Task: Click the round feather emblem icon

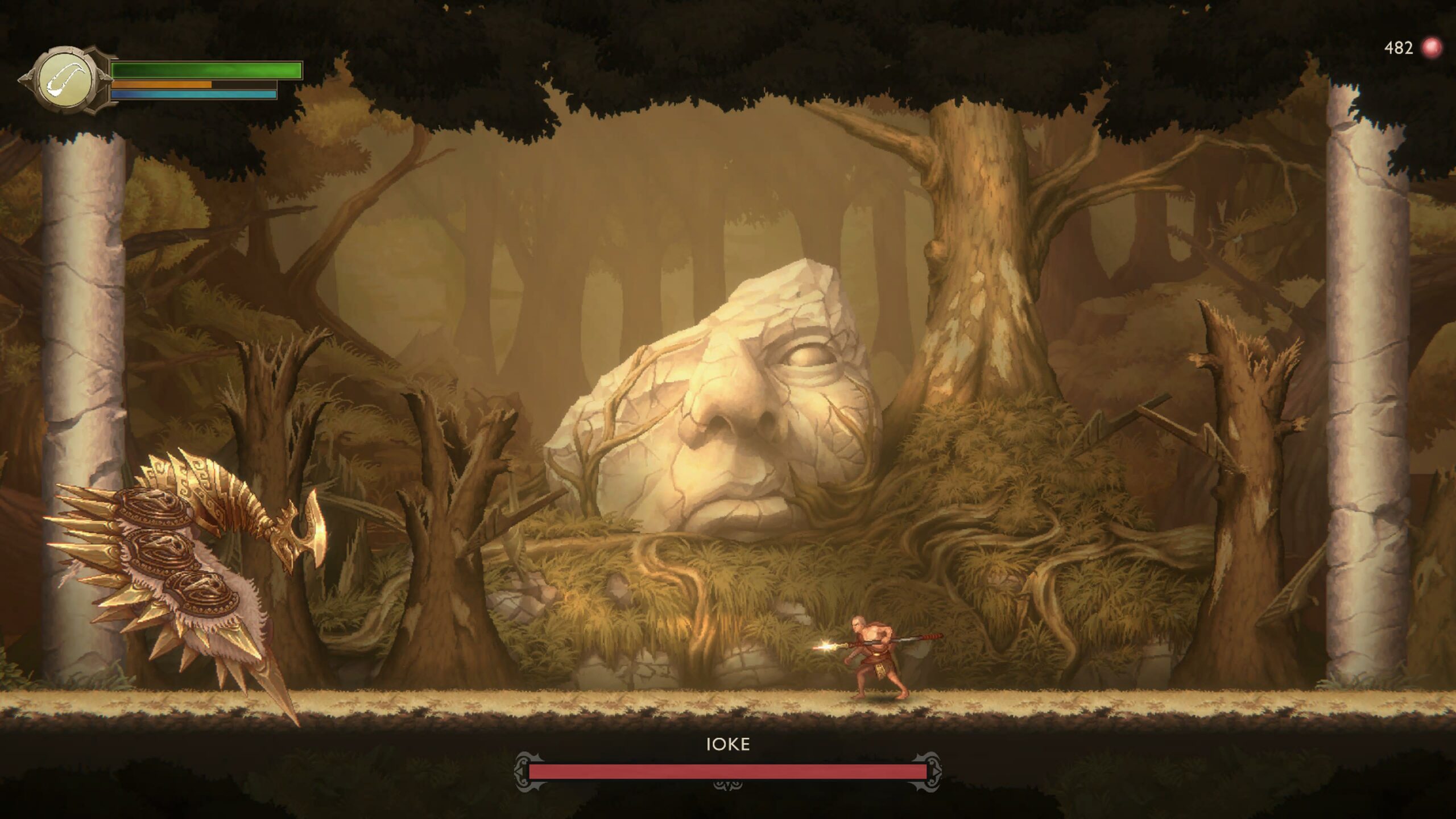Action: [x=65, y=80]
